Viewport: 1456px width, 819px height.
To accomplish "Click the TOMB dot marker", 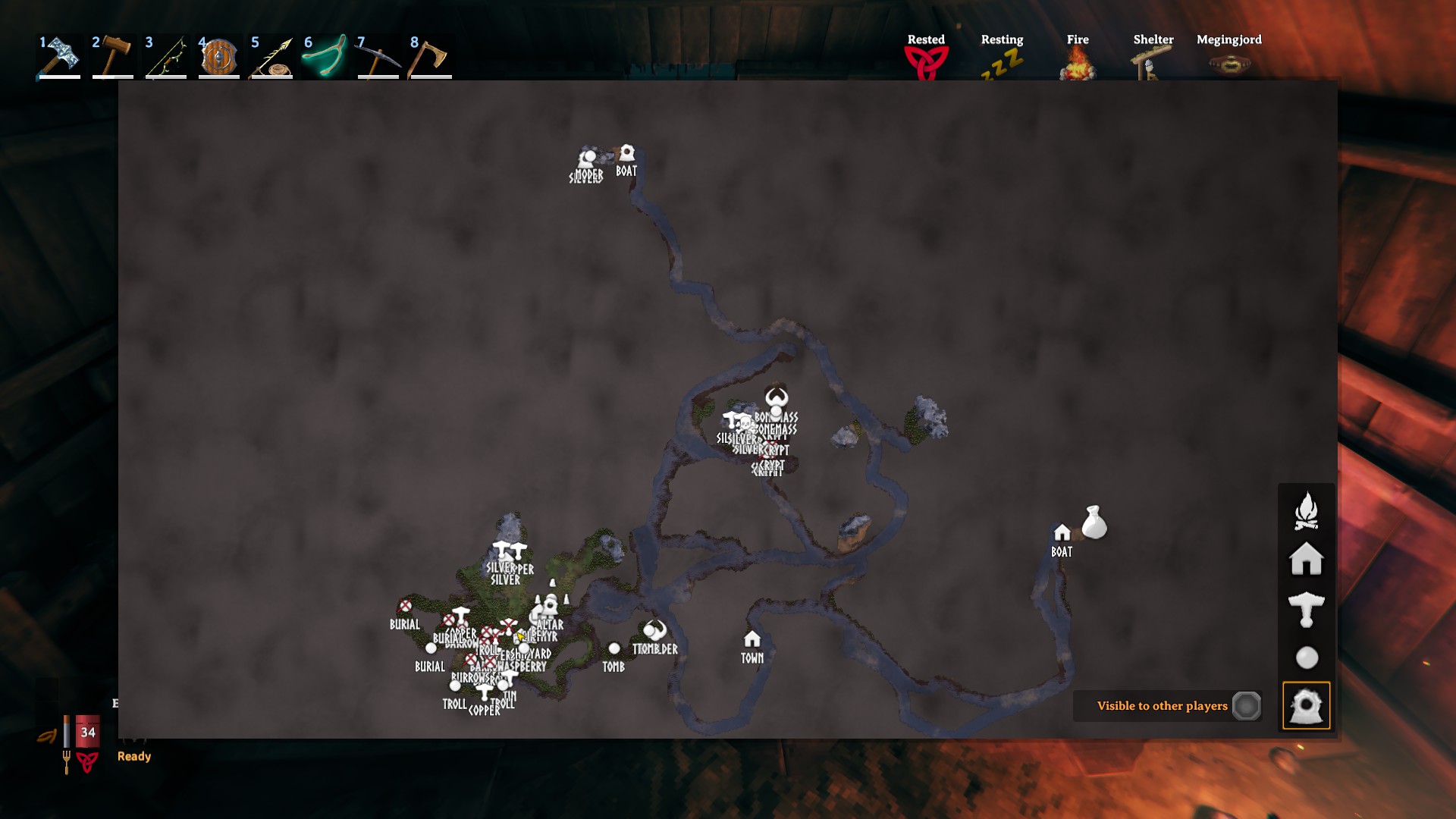I will pos(614,648).
